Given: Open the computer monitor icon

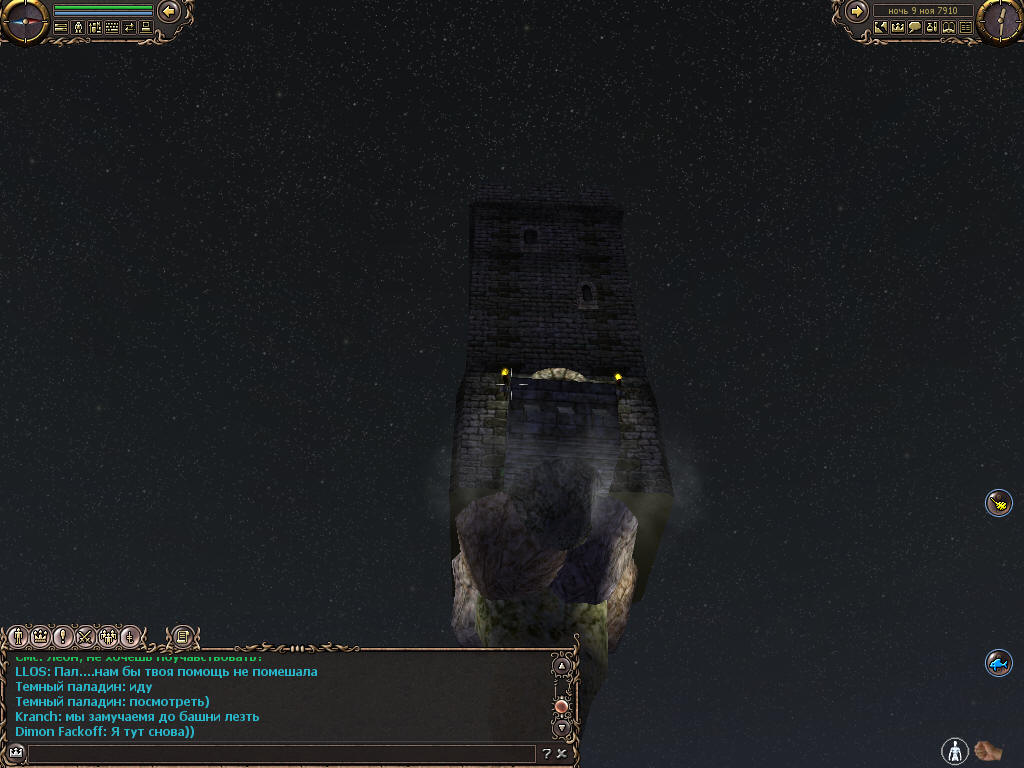Looking at the screenshot, I should point(145,28).
